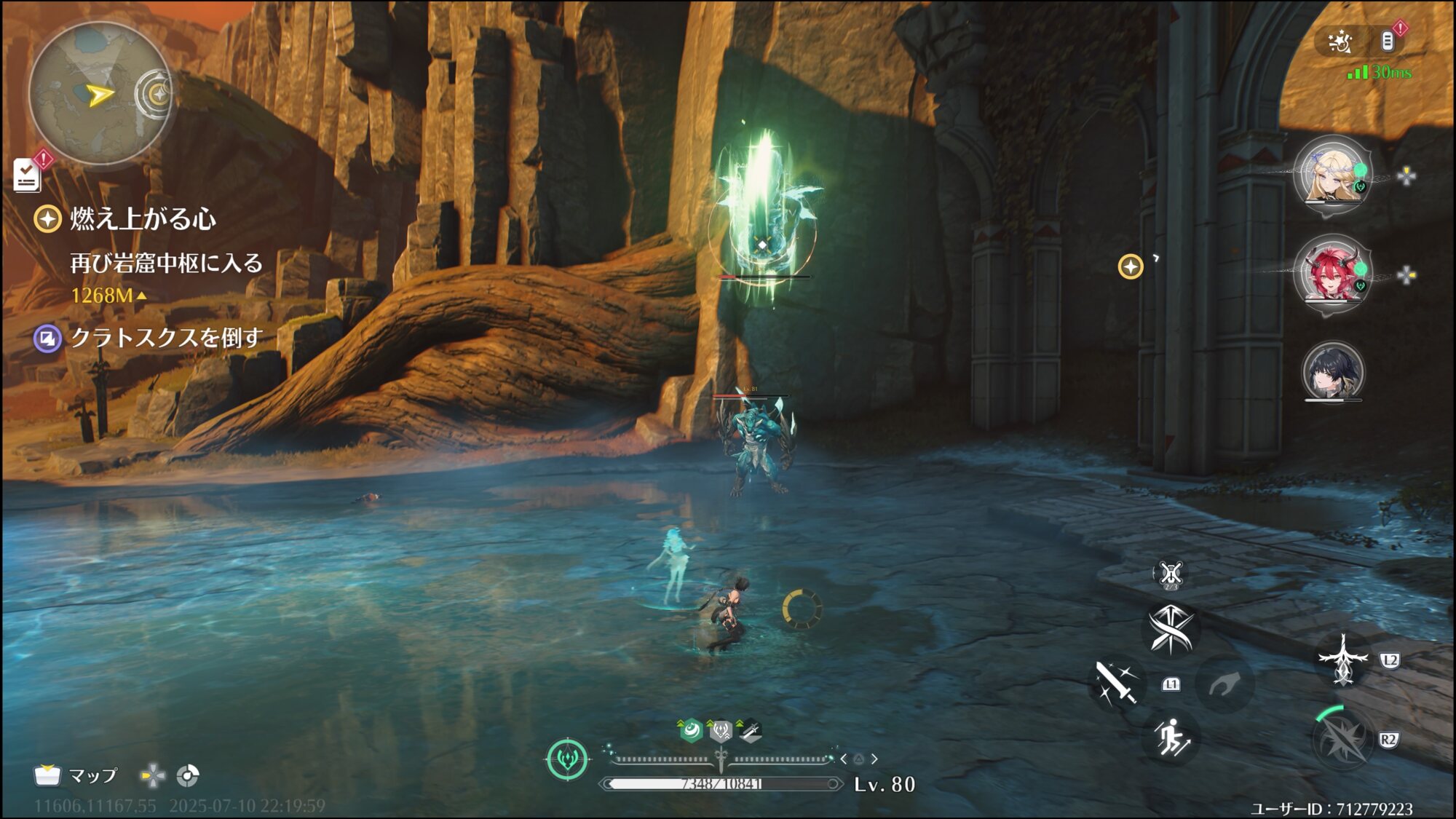Activate the winged echo skill icon
The width and height of the screenshot is (1456, 819).
pyautogui.click(x=1343, y=660)
